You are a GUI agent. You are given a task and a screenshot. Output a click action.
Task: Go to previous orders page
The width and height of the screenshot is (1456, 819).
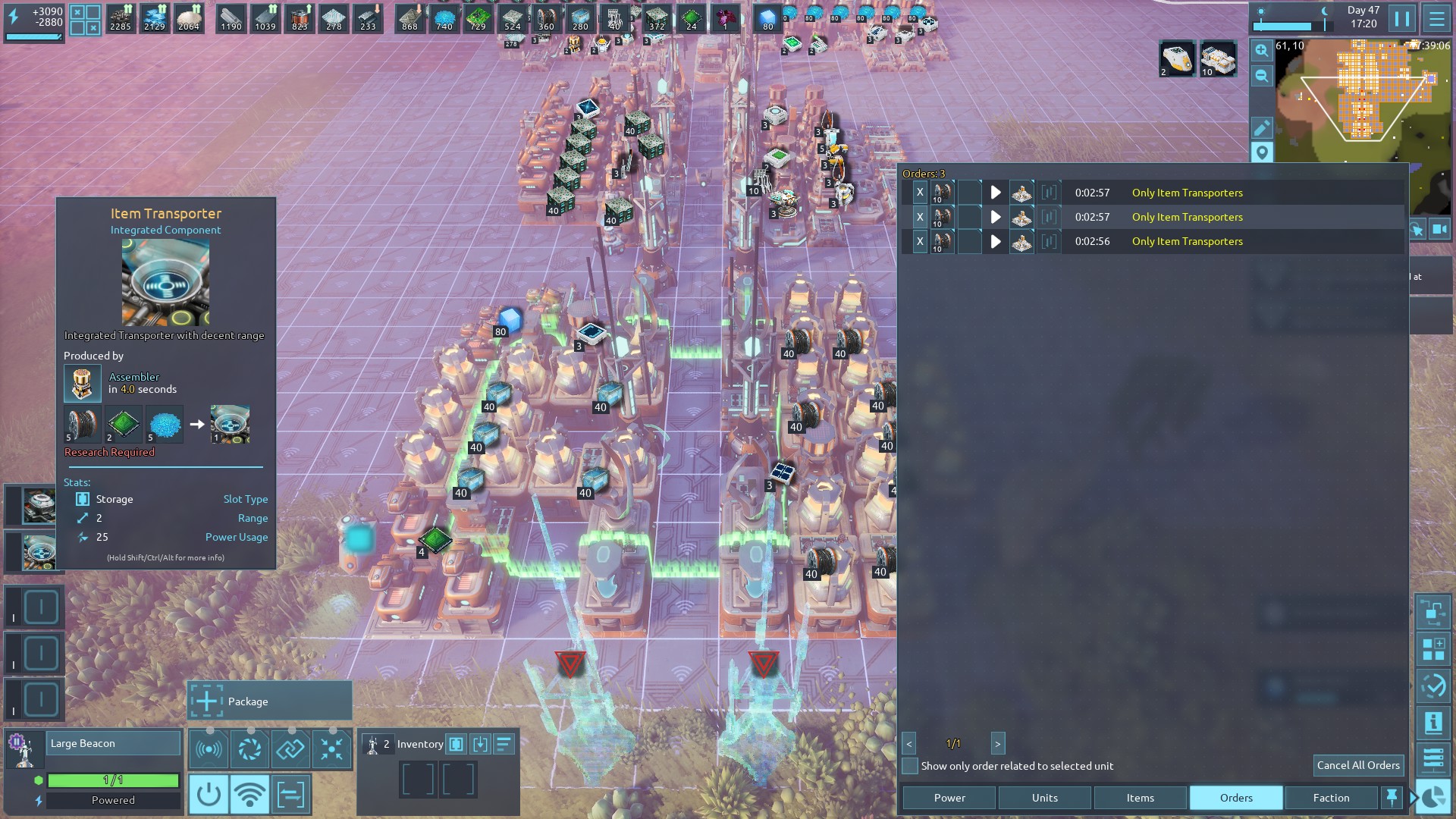(x=908, y=744)
